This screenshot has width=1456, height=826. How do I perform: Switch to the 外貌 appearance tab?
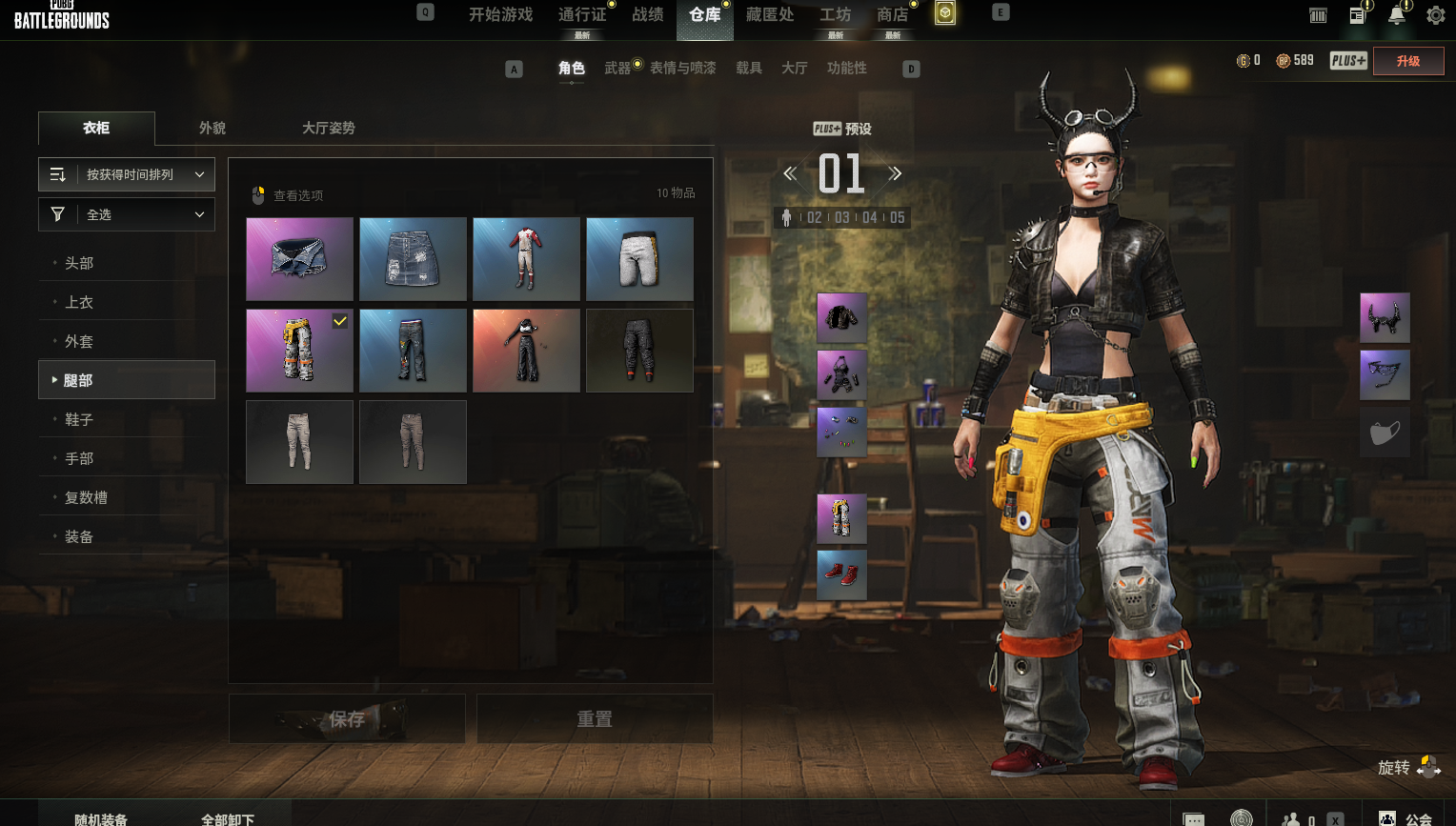tap(212, 129)
